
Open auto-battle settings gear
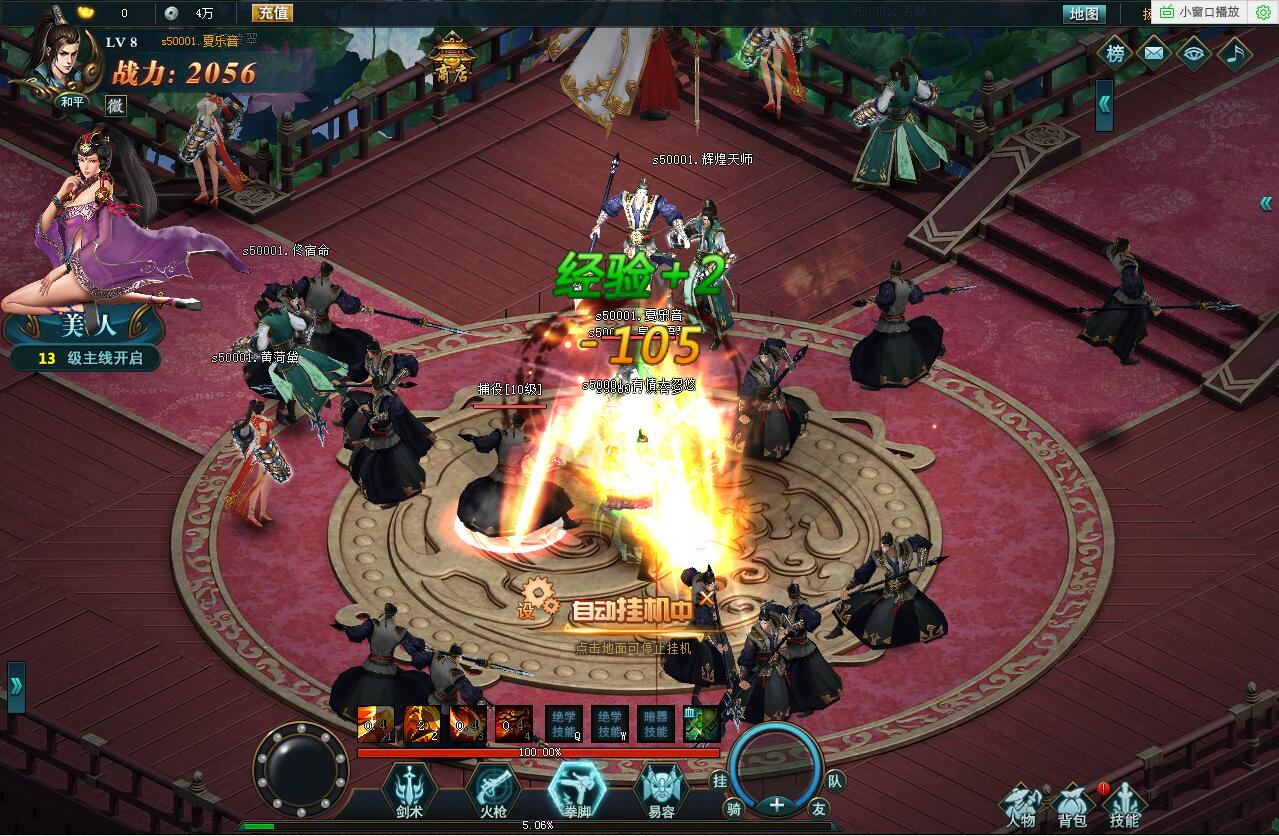coord(538,599)
